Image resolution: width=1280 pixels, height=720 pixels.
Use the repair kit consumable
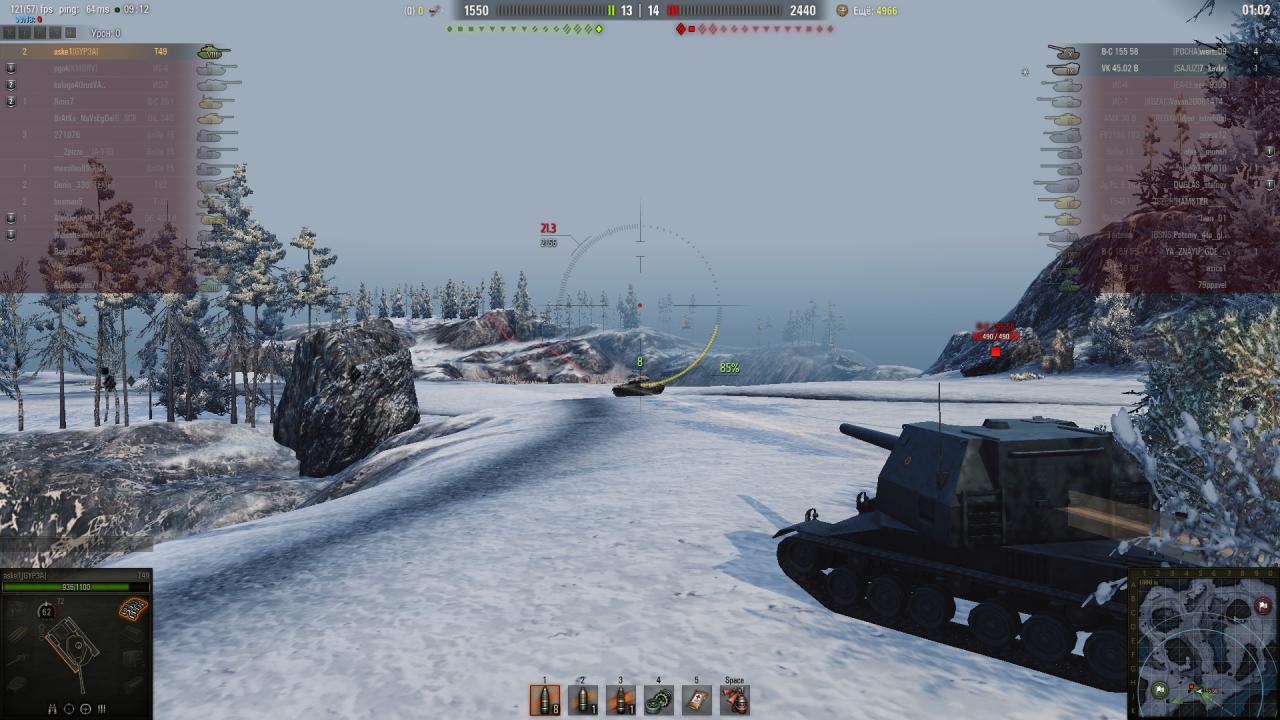tap(659, 699)
